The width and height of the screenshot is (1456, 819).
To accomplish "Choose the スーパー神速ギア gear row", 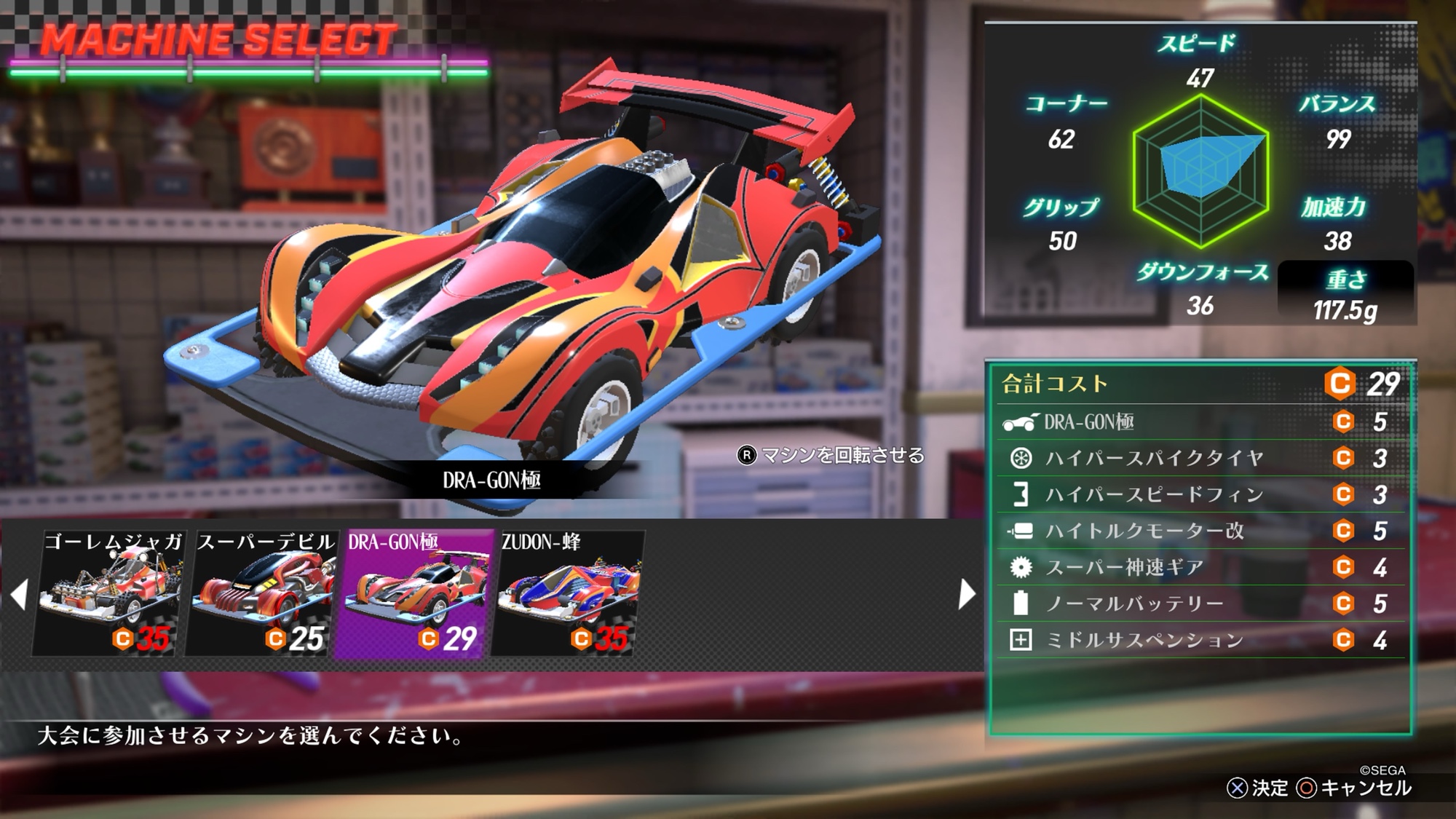I will [x=1200, y=567].
